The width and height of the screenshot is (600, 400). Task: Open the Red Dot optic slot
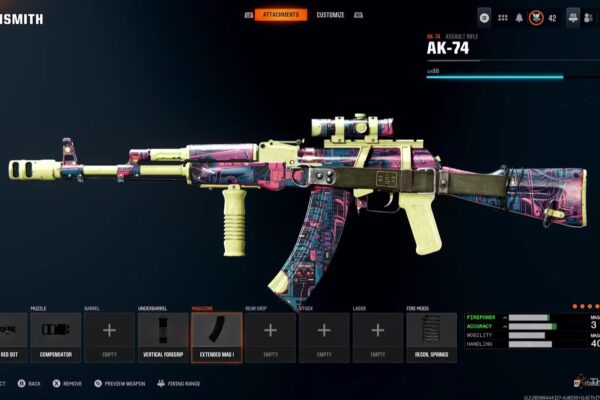click(x=10, y=337)
